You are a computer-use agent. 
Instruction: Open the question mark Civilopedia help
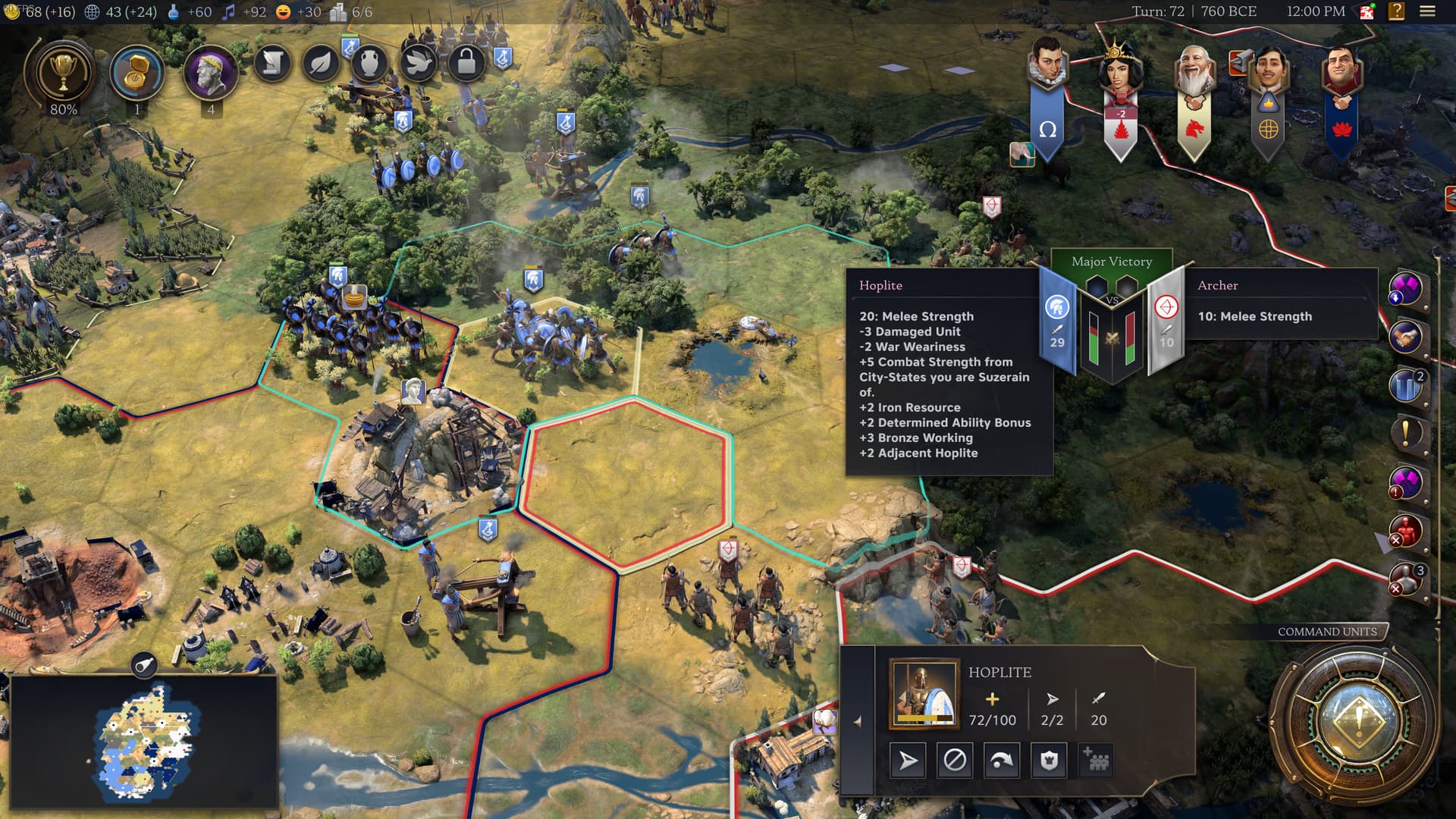[x=1396, y=11]
